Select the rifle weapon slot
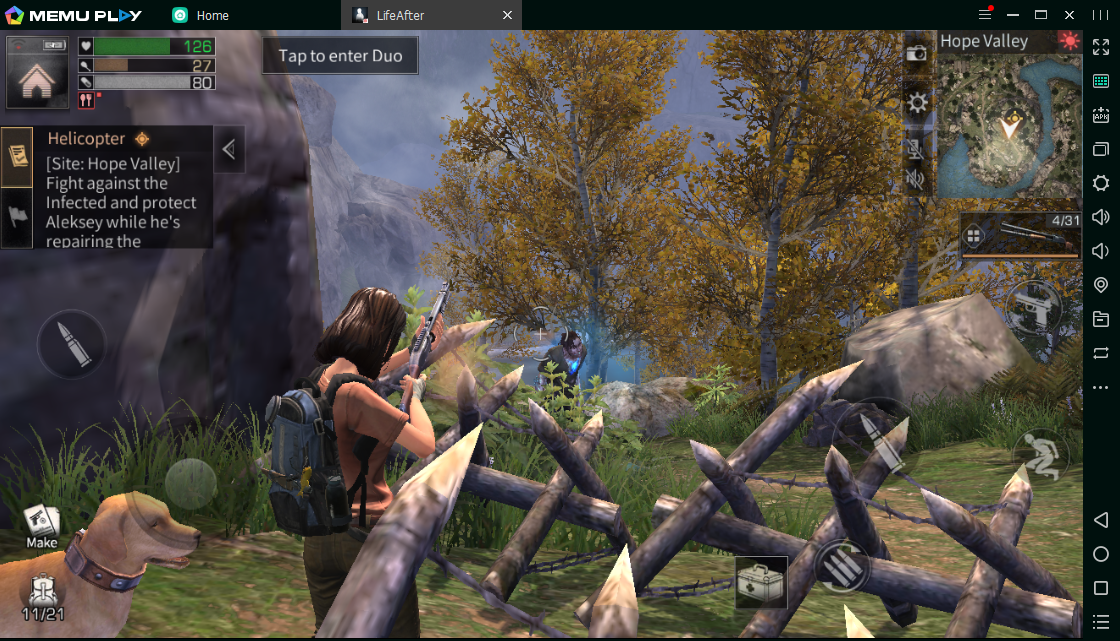This screenshot has height=641, width=1120. [x=1020, y=236]
